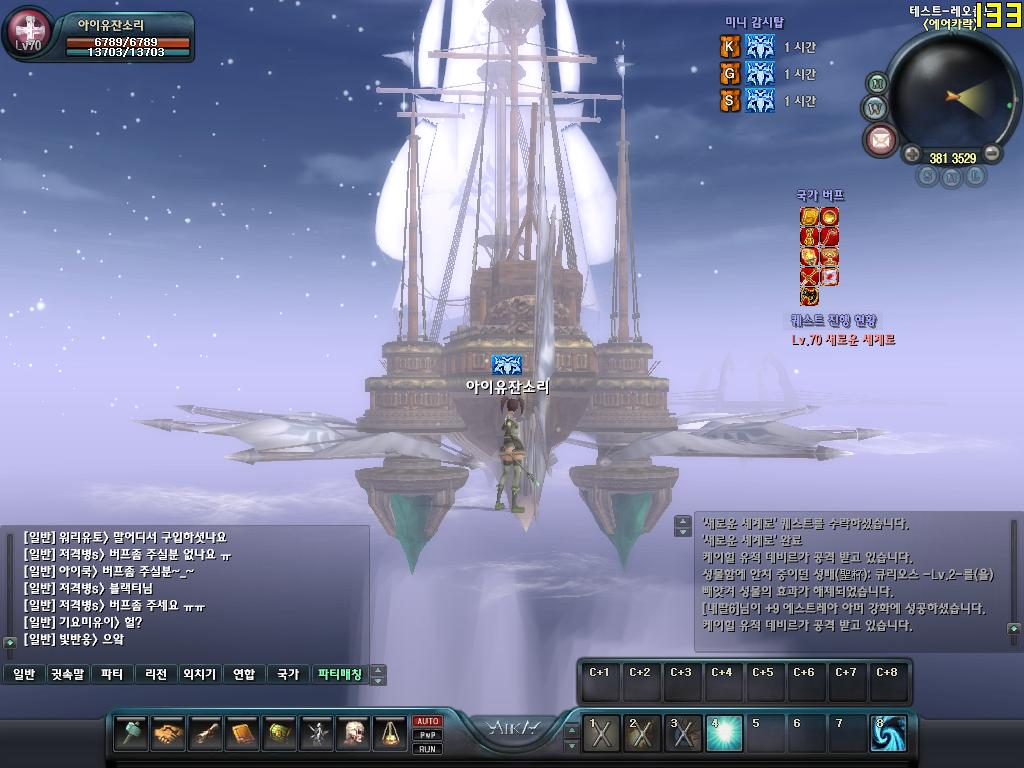Activate the glowing cyan skill in slot 4
This screenshot has height=768, width=1024.
(723, 734)
